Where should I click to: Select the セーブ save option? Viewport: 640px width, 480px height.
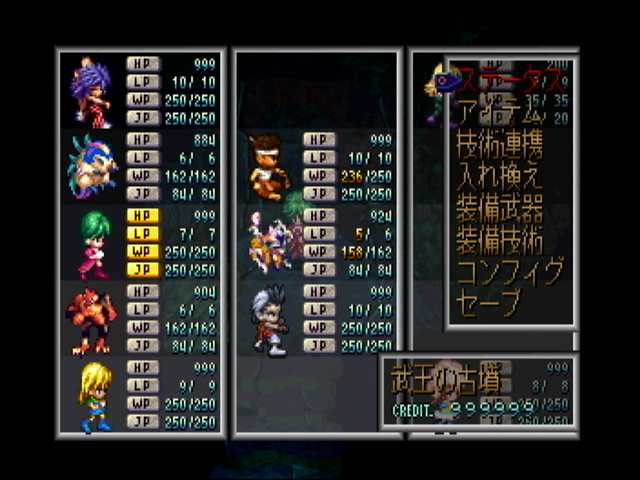pos(491,304)
